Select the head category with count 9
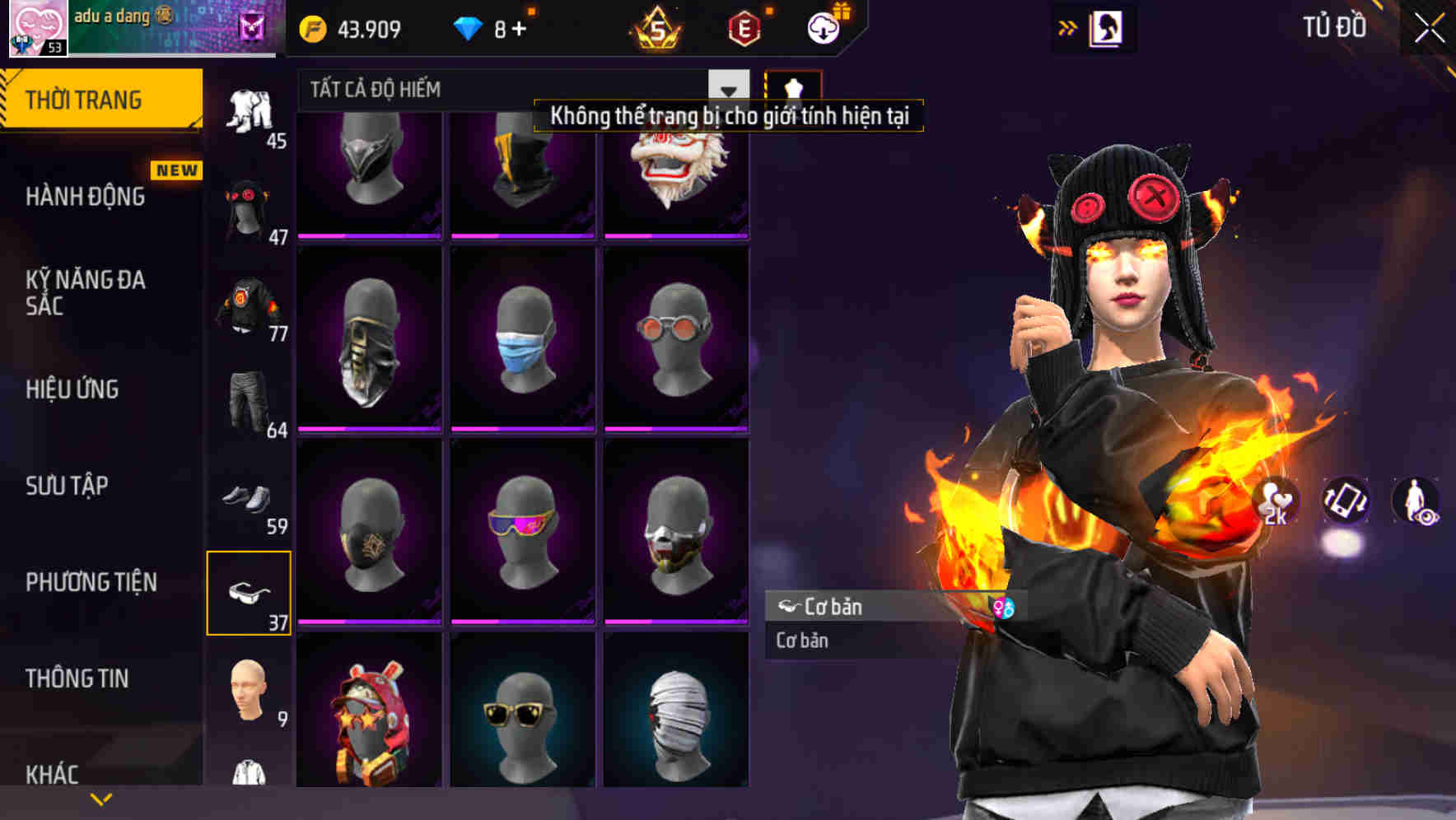The height and width of the screenshot is (820, 1456). pos(247,694)
